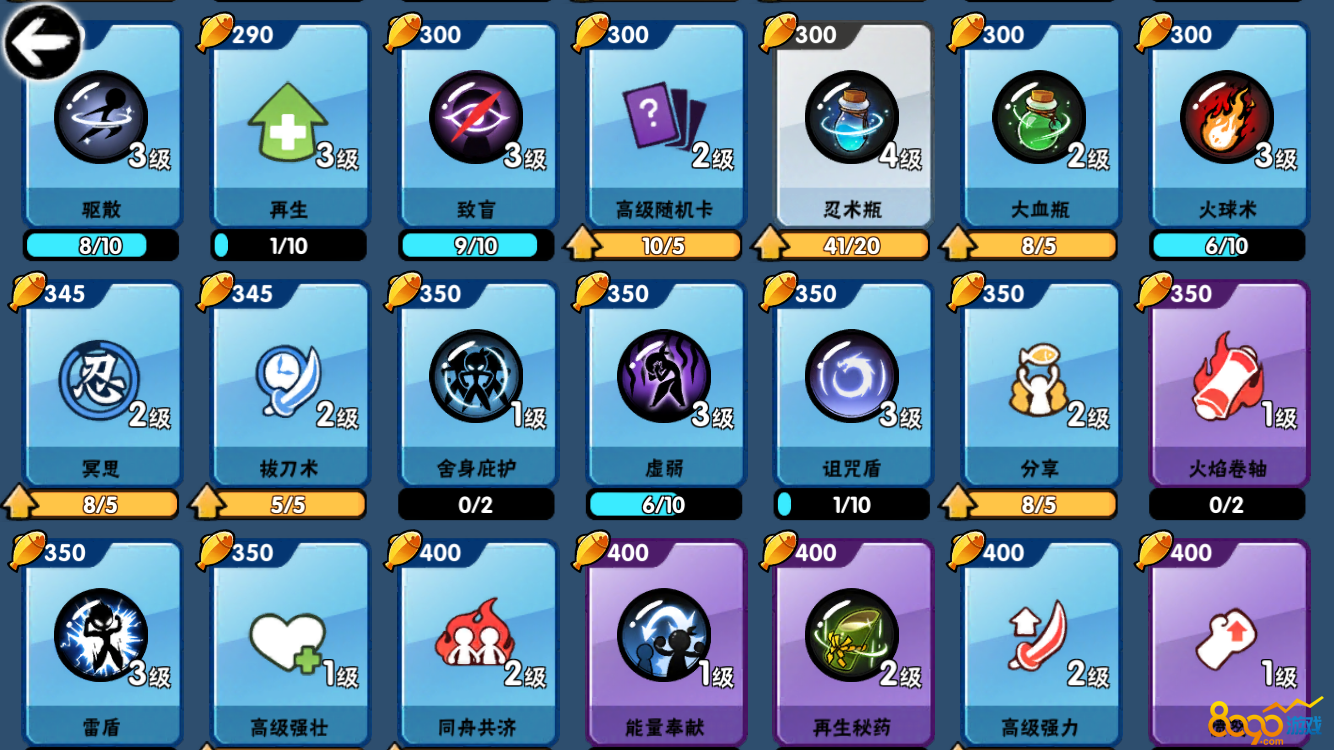This screenshot has width=1334, height=750.
Task: Pick the 大血瓶 green potion card
Action: click(x=1039, y=125)
